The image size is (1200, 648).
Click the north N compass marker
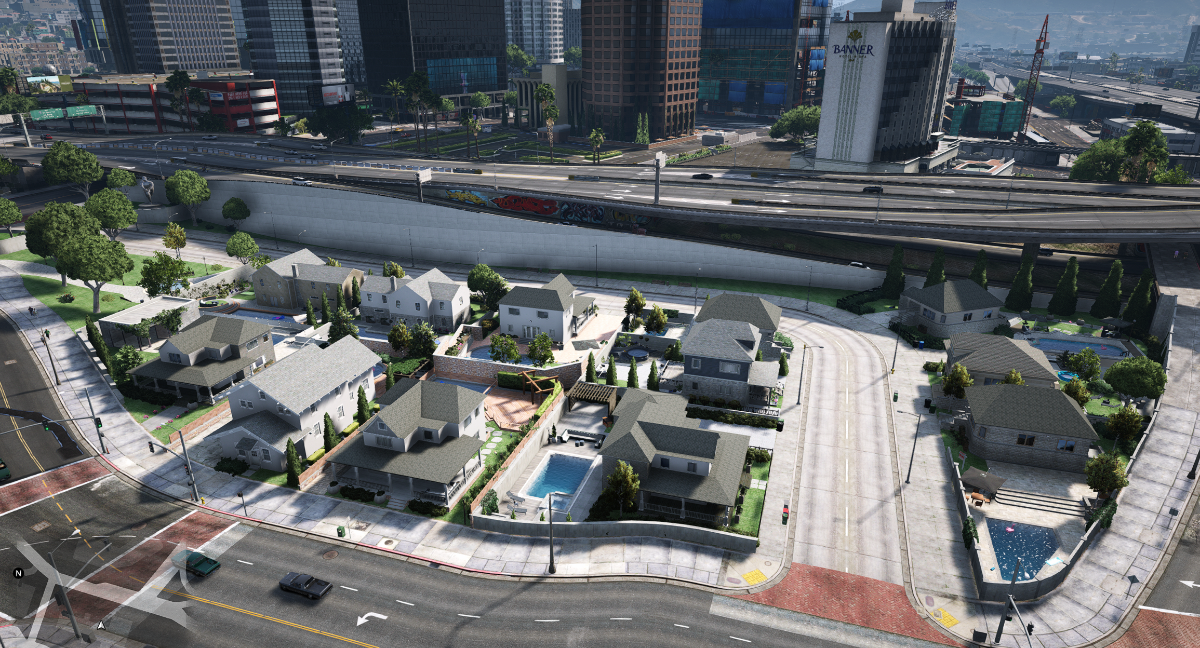(17, 573)
